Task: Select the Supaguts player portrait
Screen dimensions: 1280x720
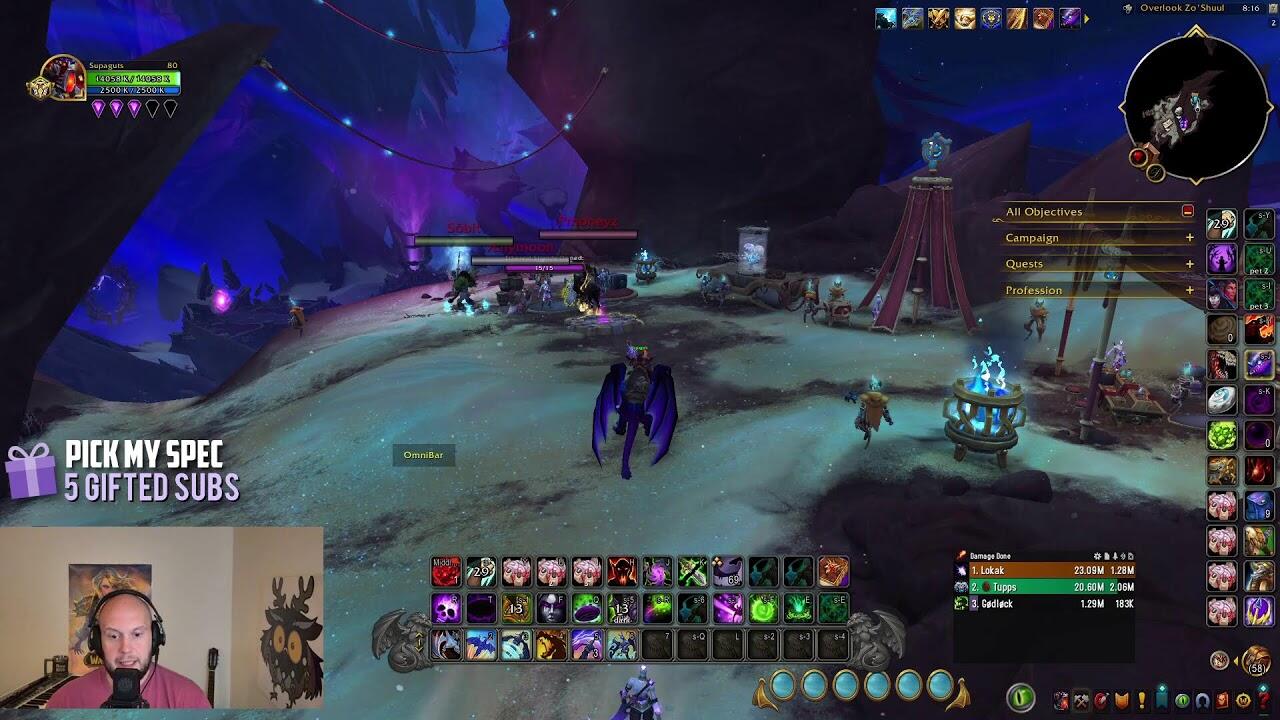Action: [63, 77]
